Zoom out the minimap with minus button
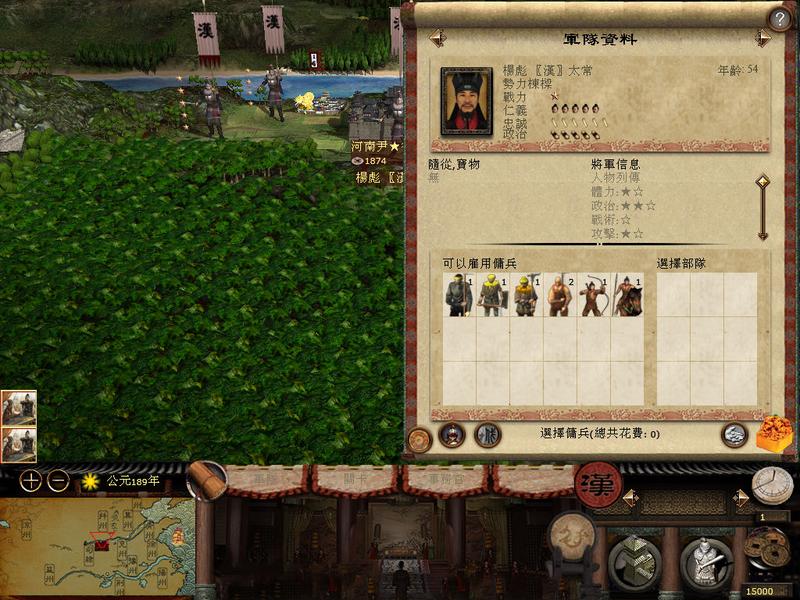The width and height of the screenshot is (800, 600). click(58, 480)
